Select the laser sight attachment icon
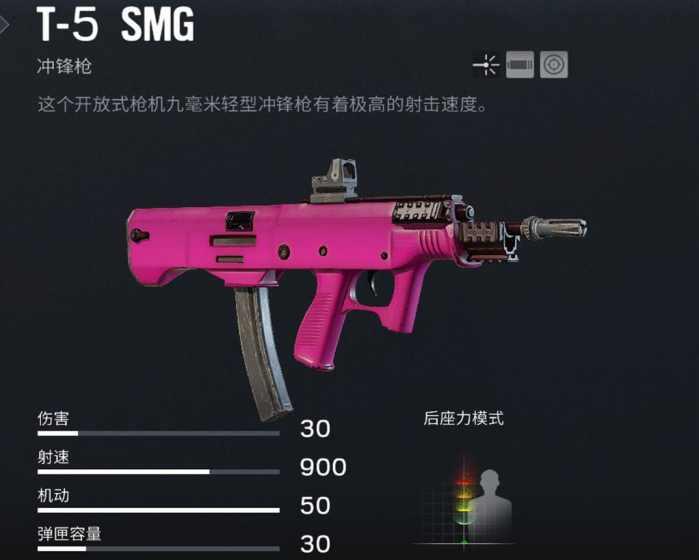This screenshot has width=699, height=560. point(487,66)
